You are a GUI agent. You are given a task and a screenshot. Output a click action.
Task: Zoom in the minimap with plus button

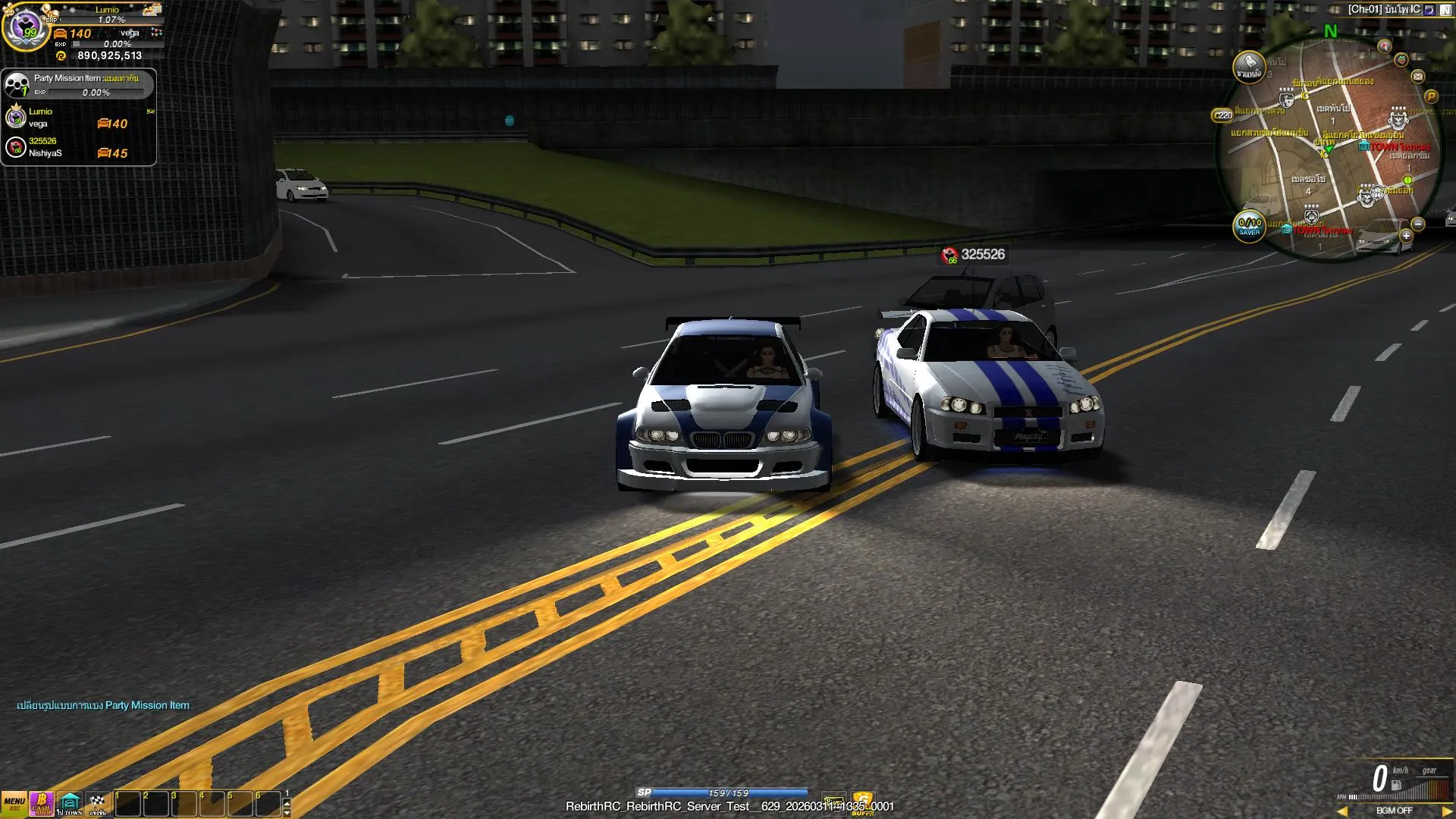[1406, 236]
